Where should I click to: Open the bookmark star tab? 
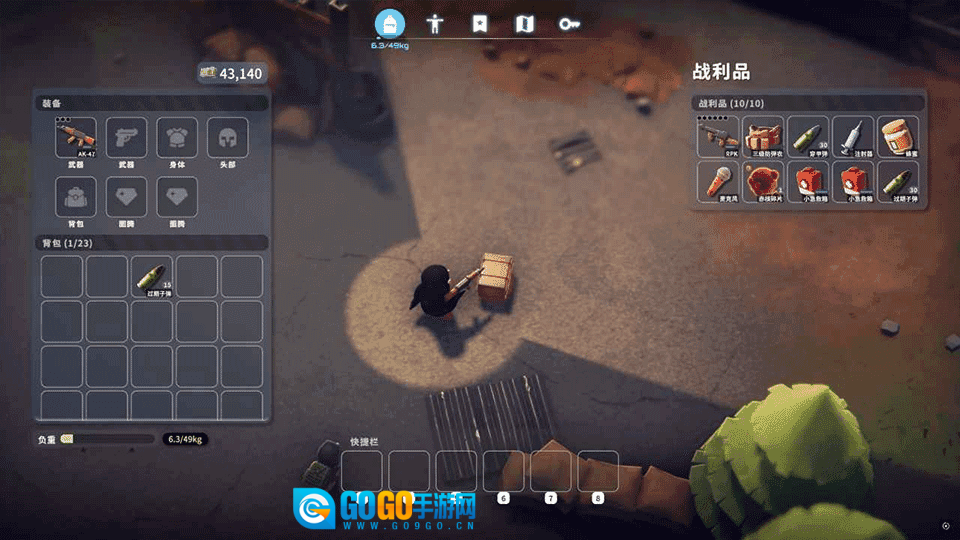pyautogui.click(x=480, y=24)
